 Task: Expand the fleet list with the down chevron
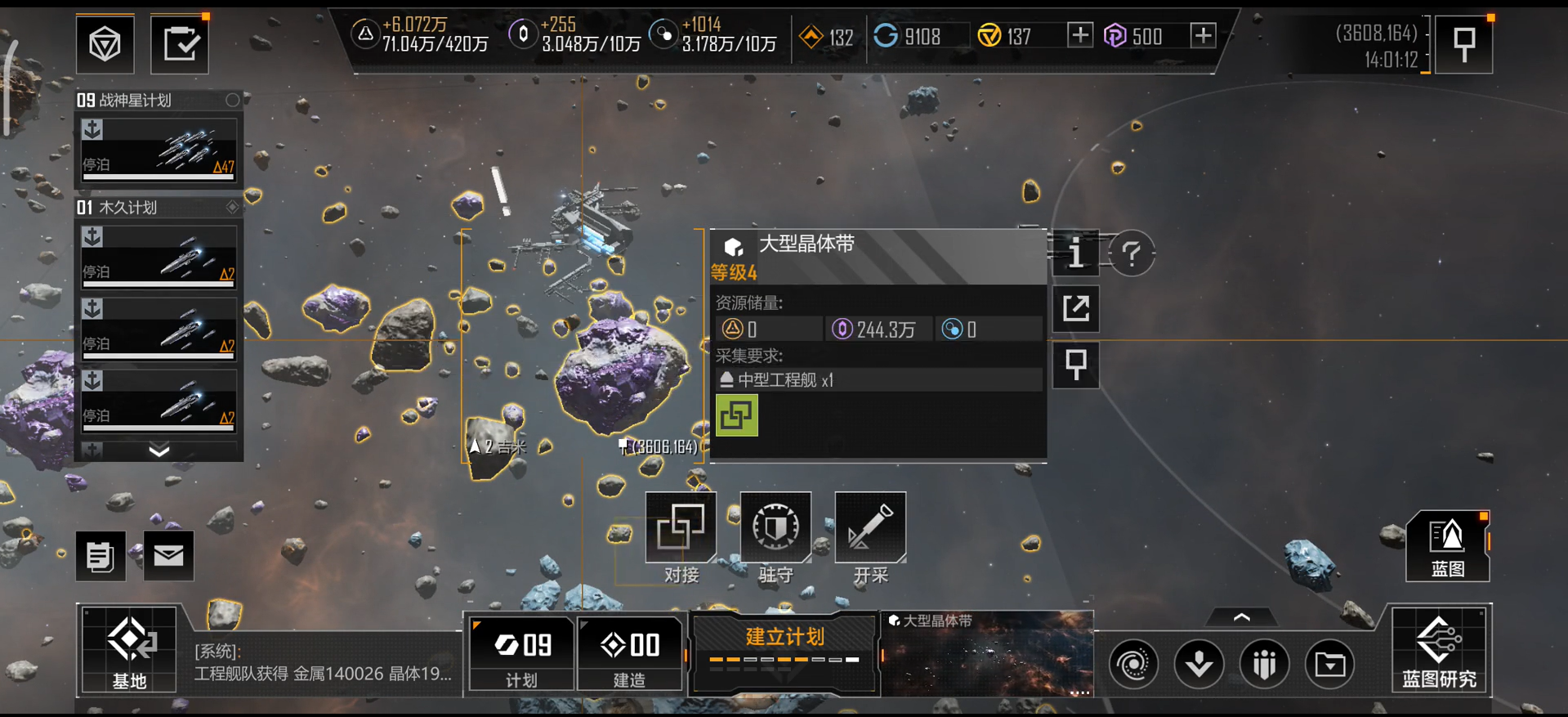159,450
